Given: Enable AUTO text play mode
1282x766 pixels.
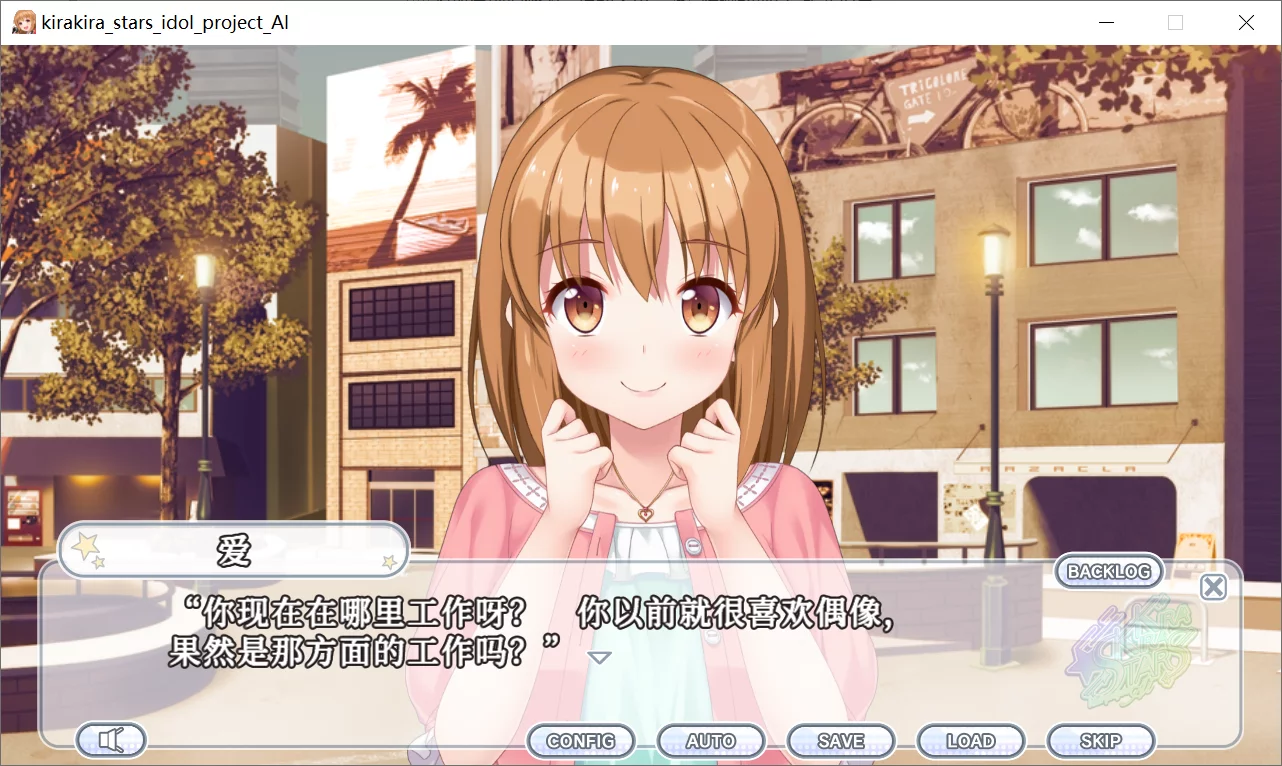Looking at the screenshot, I should tap(710, 741).
